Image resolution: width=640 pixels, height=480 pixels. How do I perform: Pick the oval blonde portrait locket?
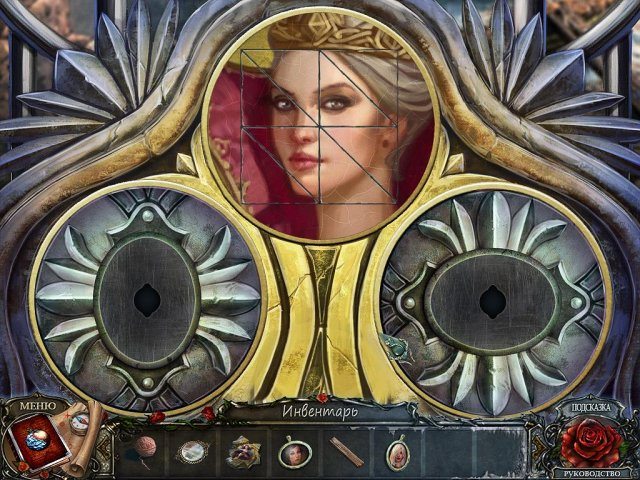coord(398,455)
